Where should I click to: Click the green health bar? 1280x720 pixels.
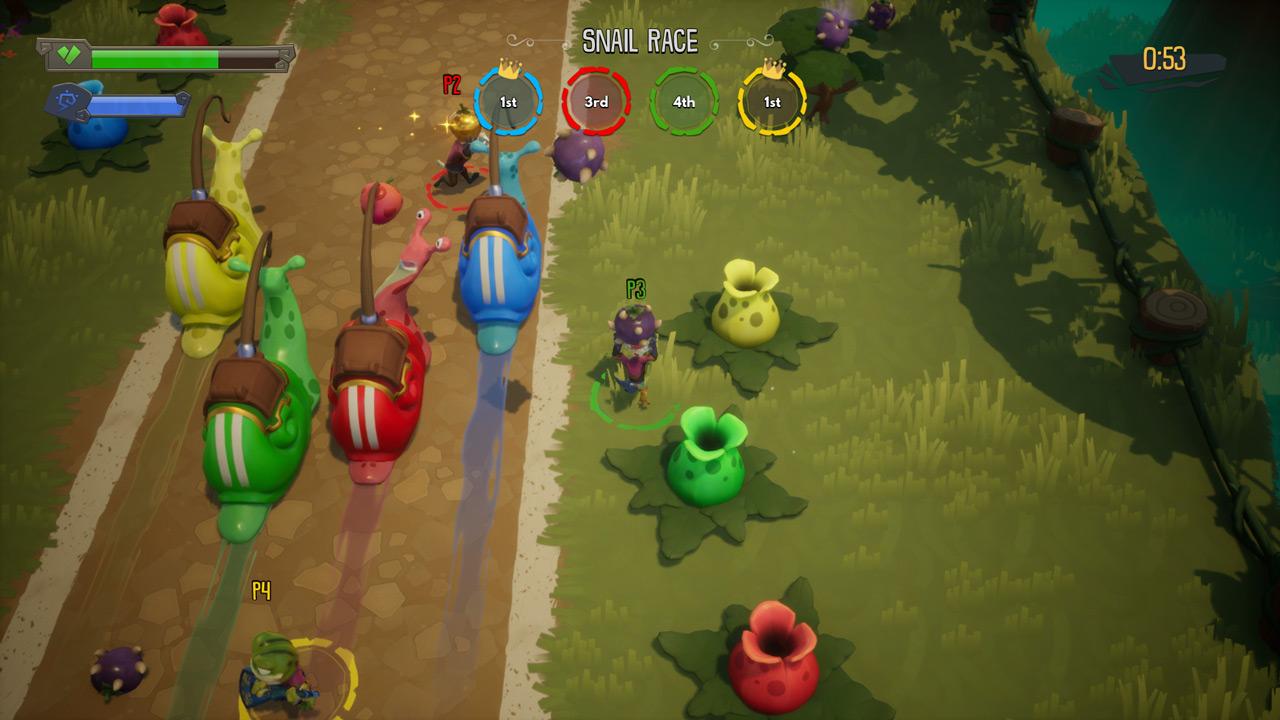(155, 57)
